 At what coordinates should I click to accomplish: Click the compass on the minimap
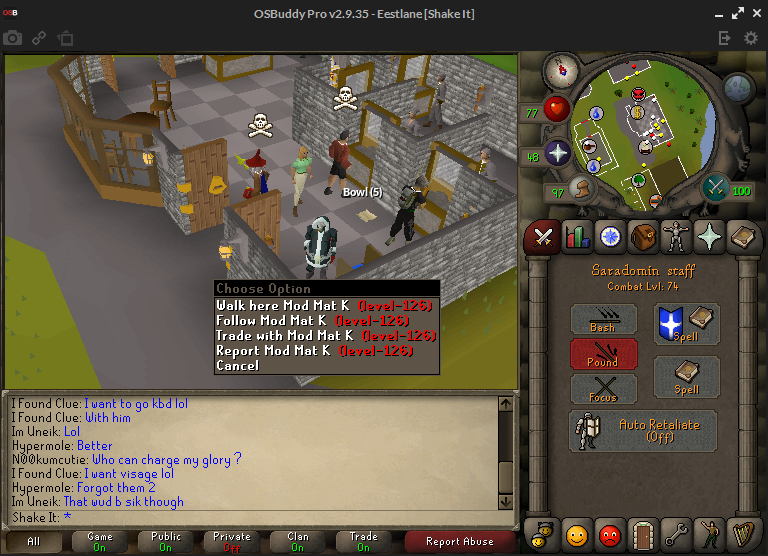pos(559,70)
